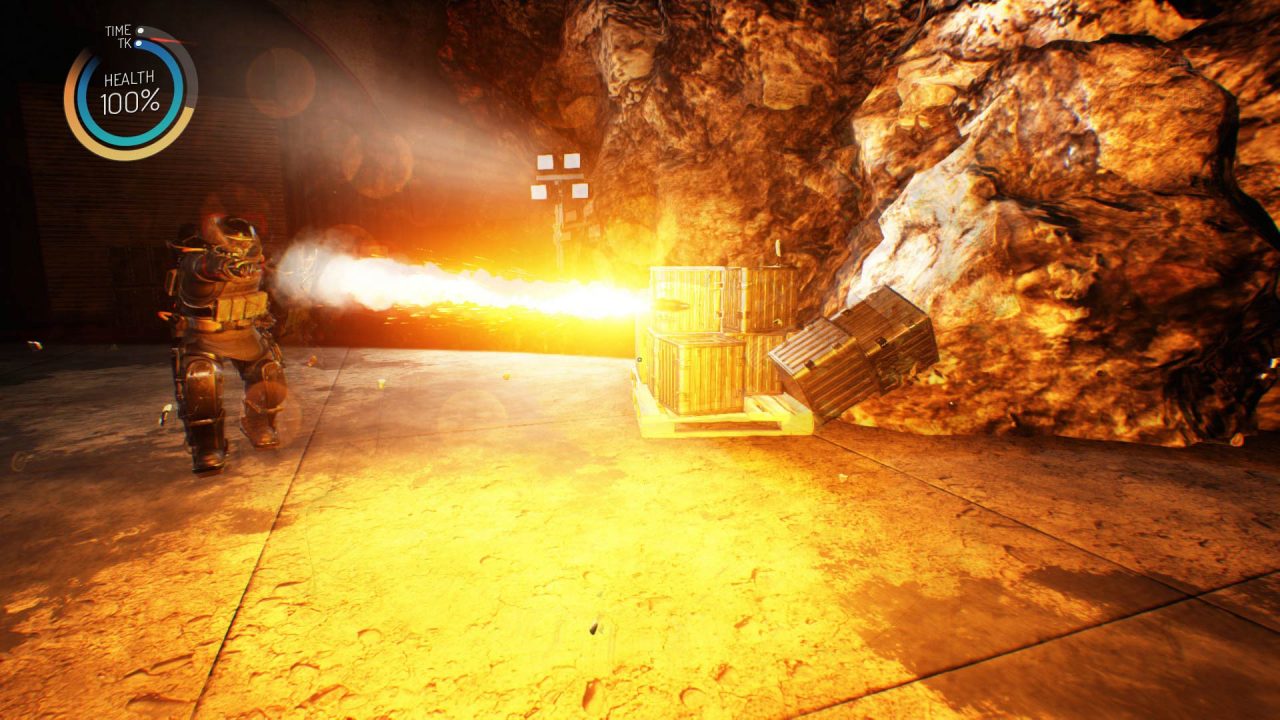Expand the HEALTH gauge details
1280x720 pixels.
[130, 78]
